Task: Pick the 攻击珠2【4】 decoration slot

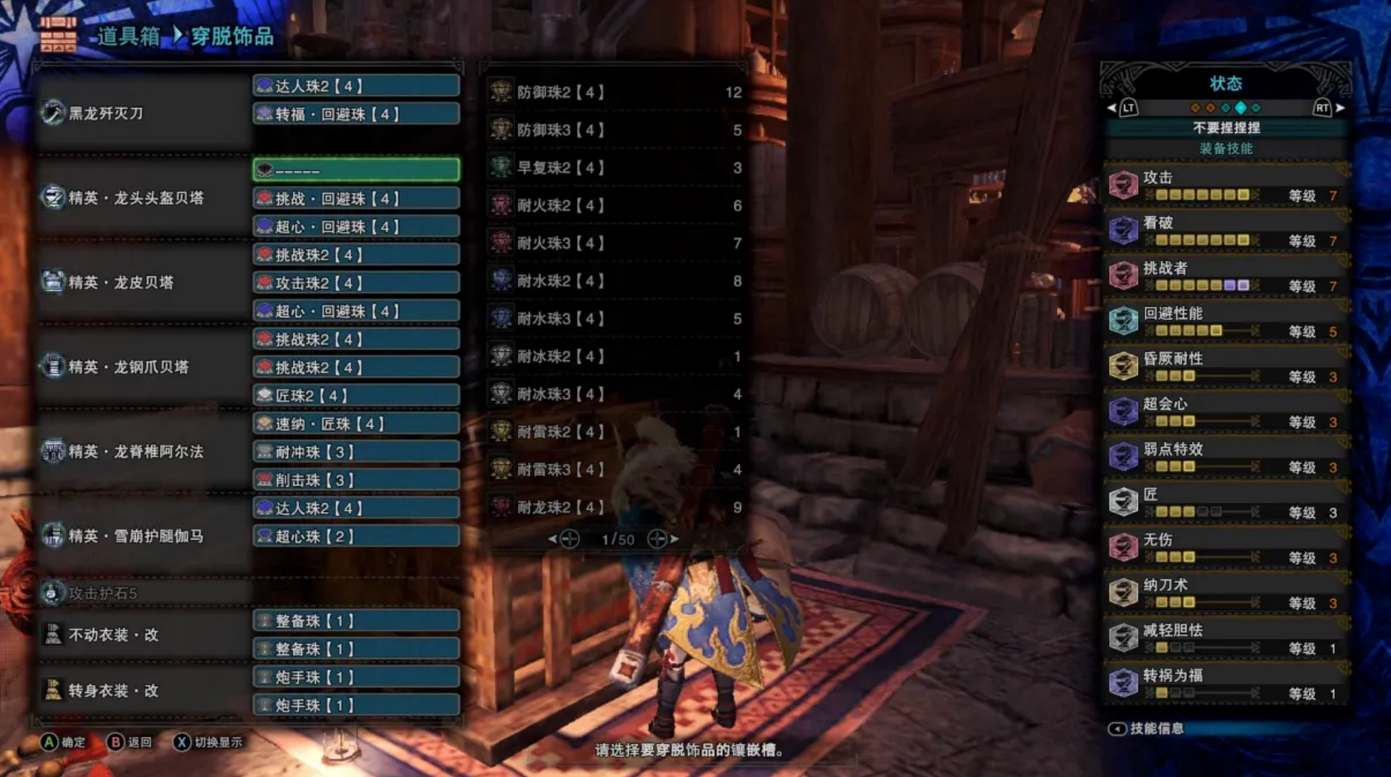Action: pos(356,283)
